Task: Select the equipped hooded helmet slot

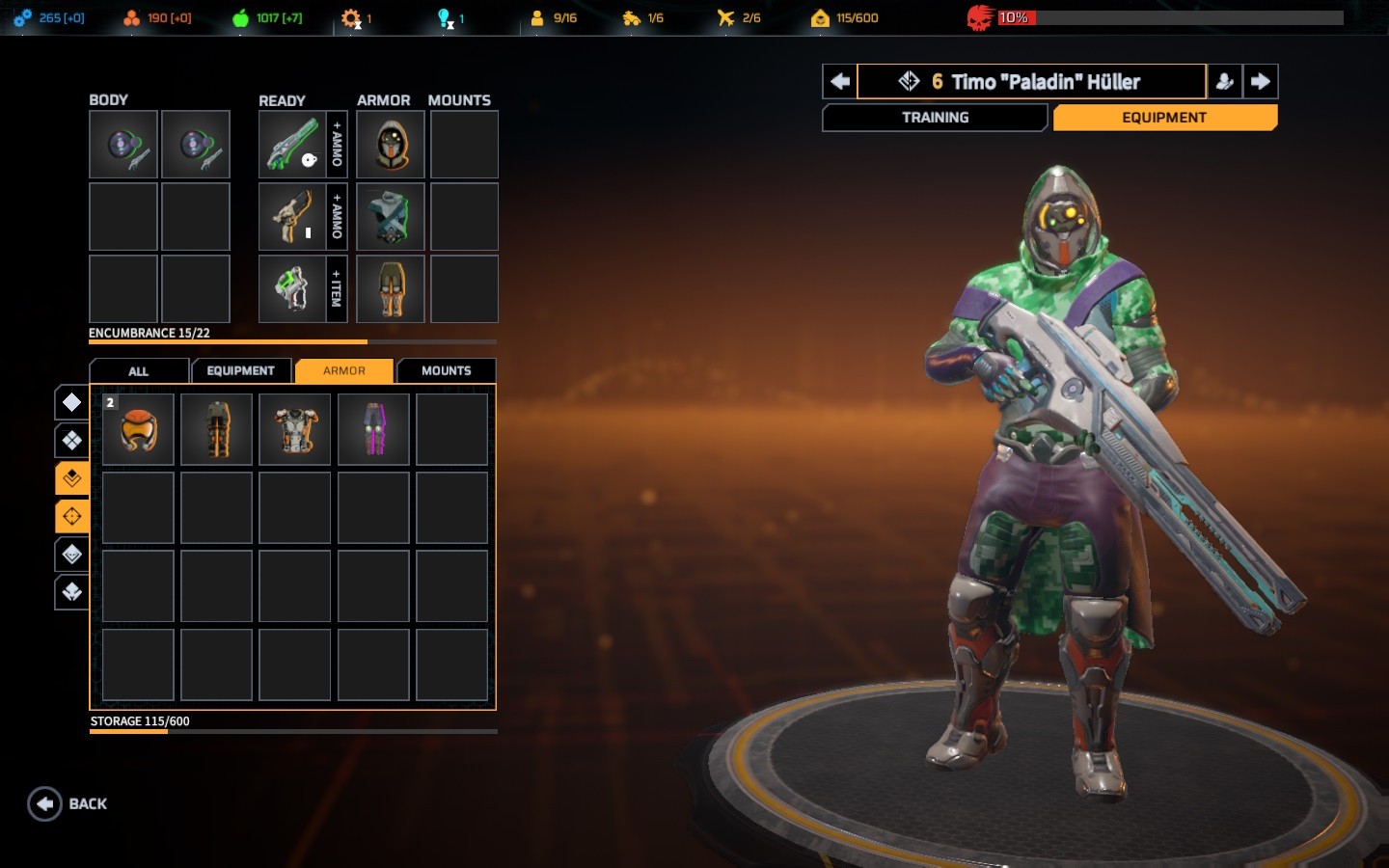Action: pyautogui.click(x=391, y=145)
